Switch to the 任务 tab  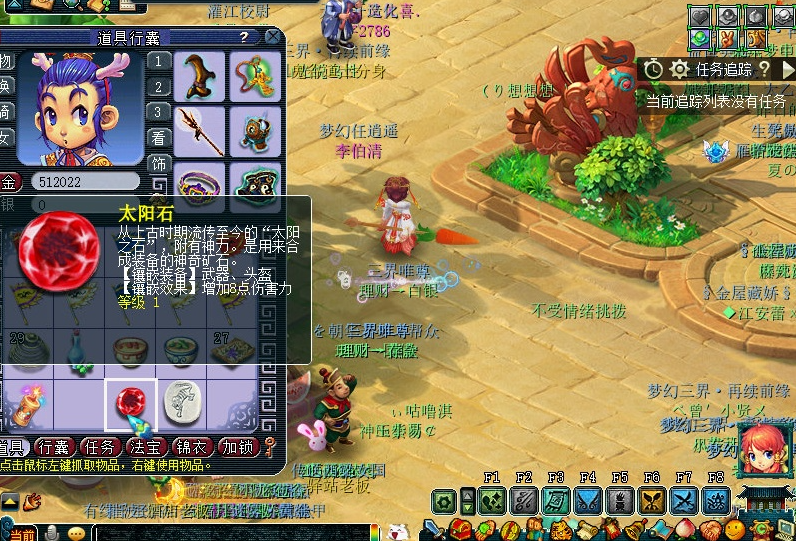(102, 447)
